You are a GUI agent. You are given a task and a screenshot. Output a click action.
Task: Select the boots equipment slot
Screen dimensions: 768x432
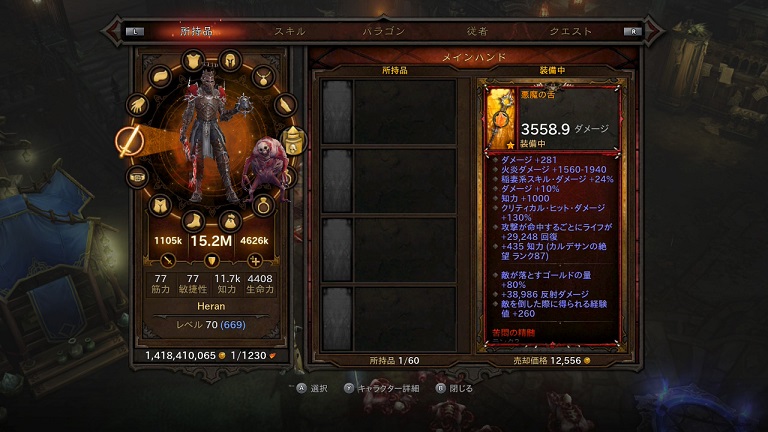click(194, 220)
